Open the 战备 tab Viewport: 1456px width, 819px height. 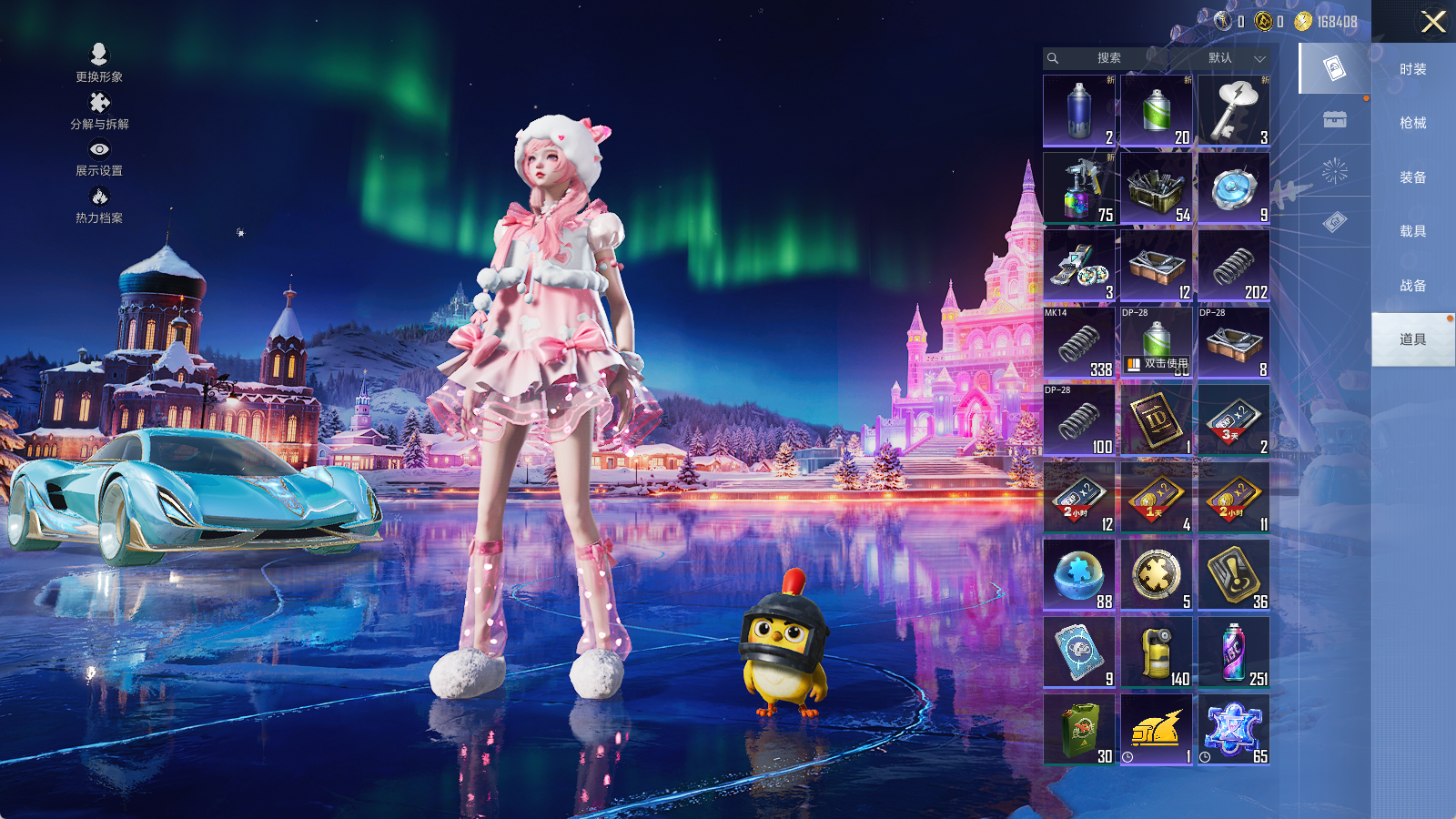pos(1412,286)
